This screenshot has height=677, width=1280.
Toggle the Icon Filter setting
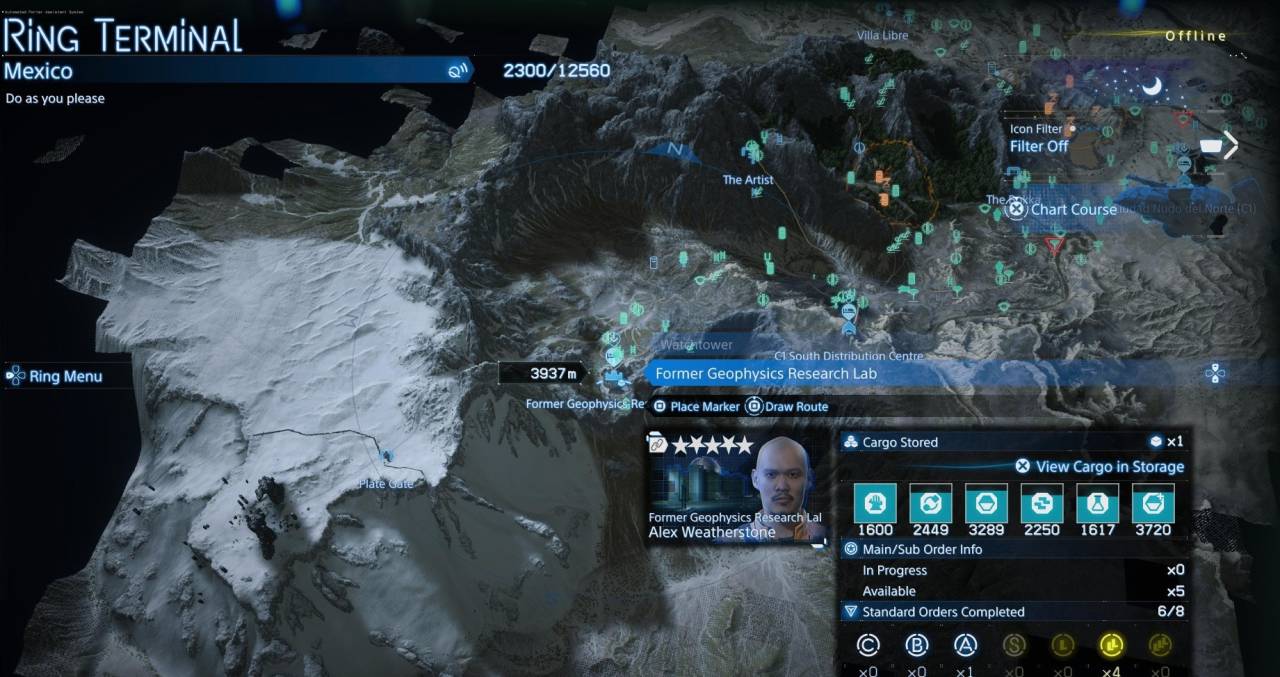[x=1039, y=146]
